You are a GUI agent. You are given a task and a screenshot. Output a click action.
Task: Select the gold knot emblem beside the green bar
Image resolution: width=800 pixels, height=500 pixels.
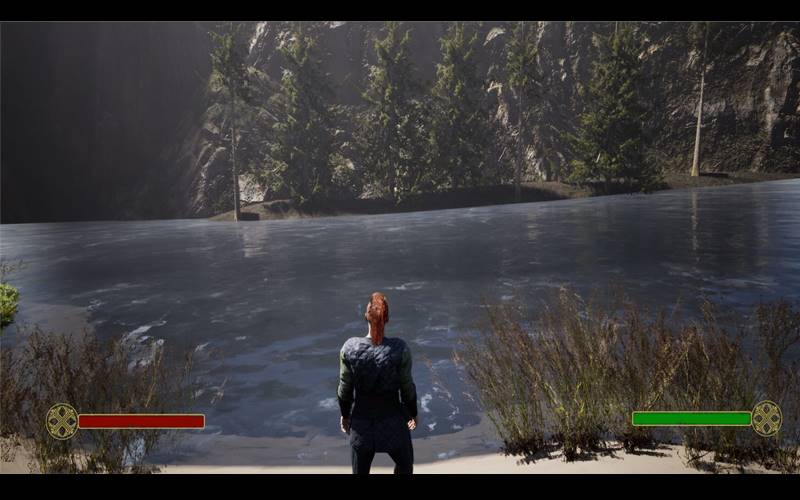point(767,418)
